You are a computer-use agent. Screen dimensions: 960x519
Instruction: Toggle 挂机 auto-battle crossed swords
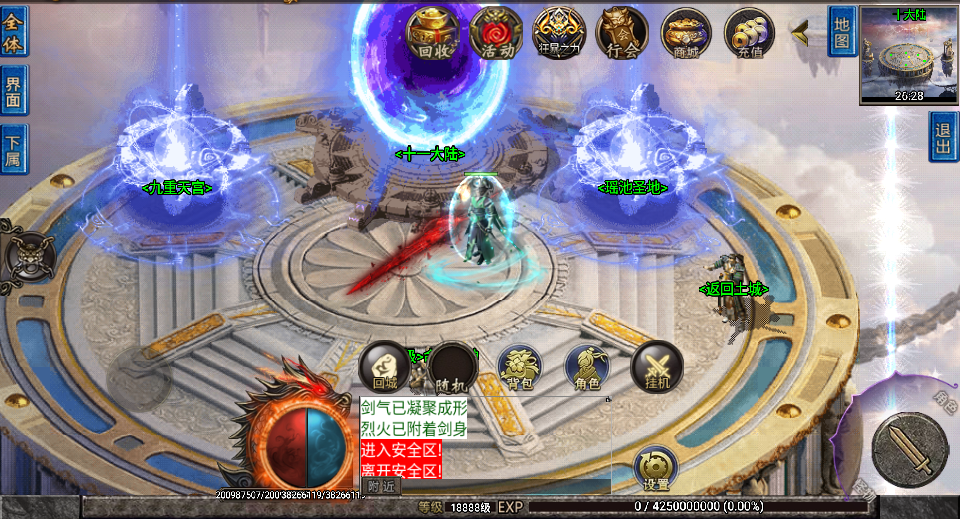[x=656, y=367]
